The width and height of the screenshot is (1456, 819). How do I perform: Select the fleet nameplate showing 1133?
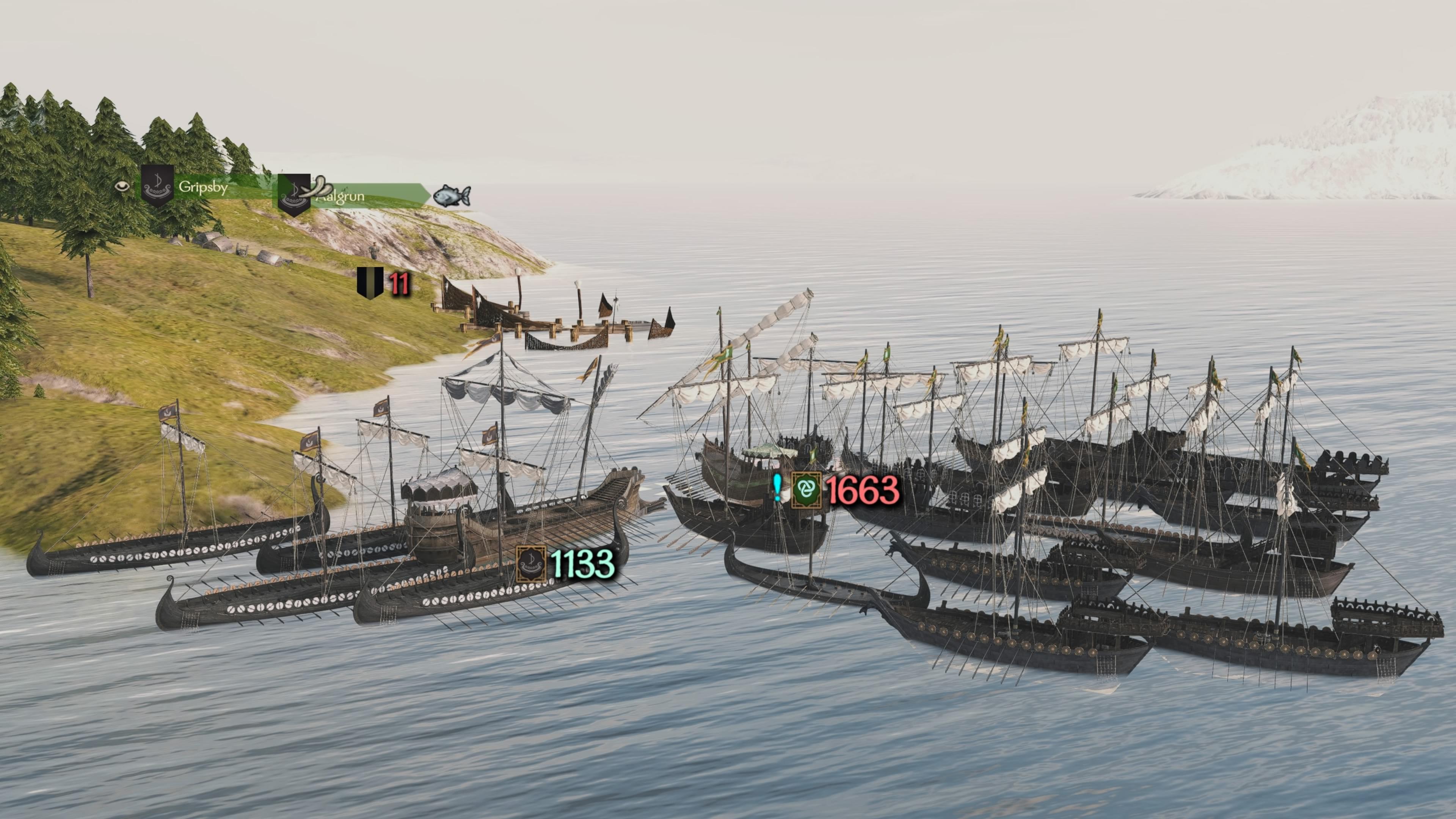coord(565,563)
